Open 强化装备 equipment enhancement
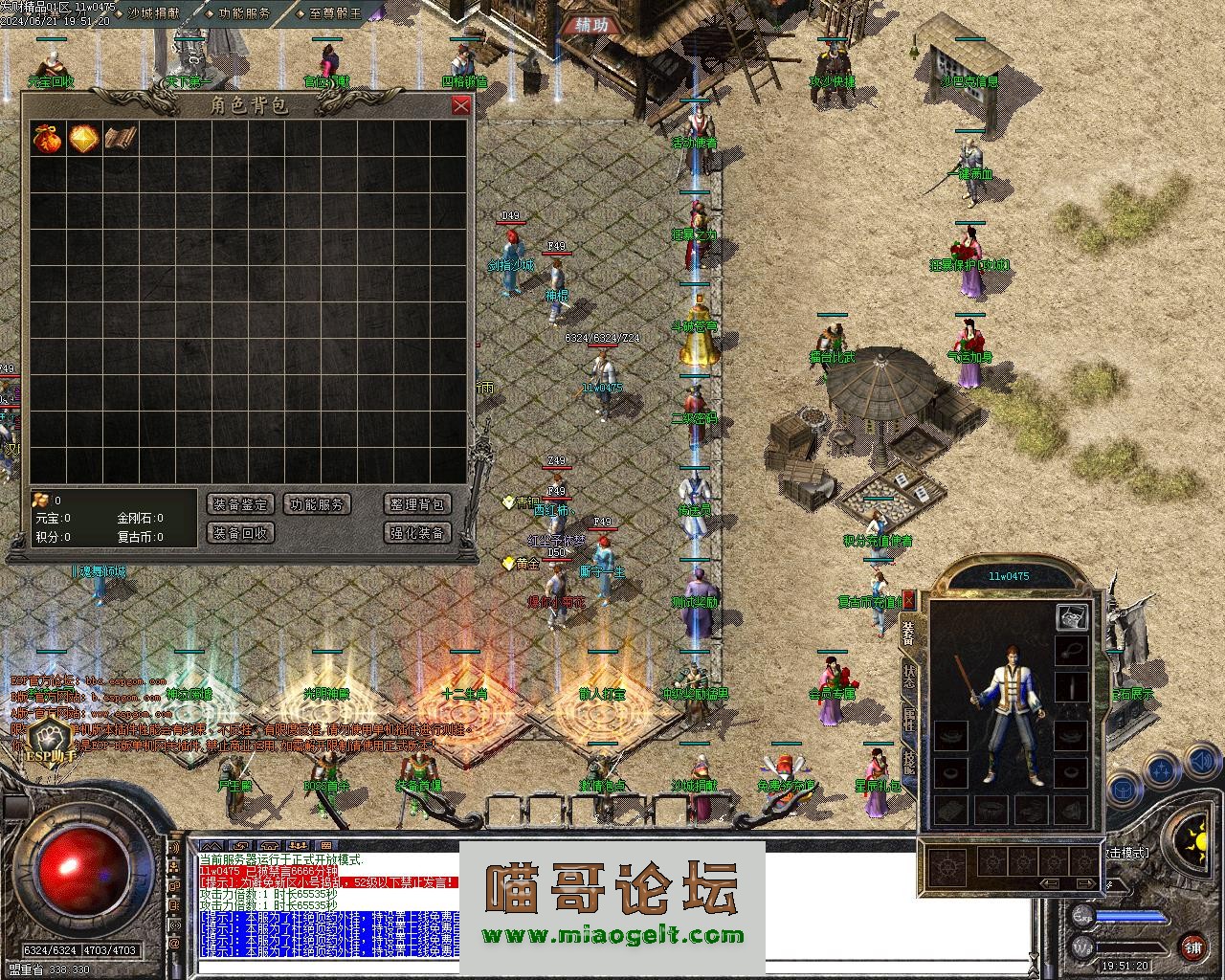Screen dimensions: 1225x980 tap(417, 533)
